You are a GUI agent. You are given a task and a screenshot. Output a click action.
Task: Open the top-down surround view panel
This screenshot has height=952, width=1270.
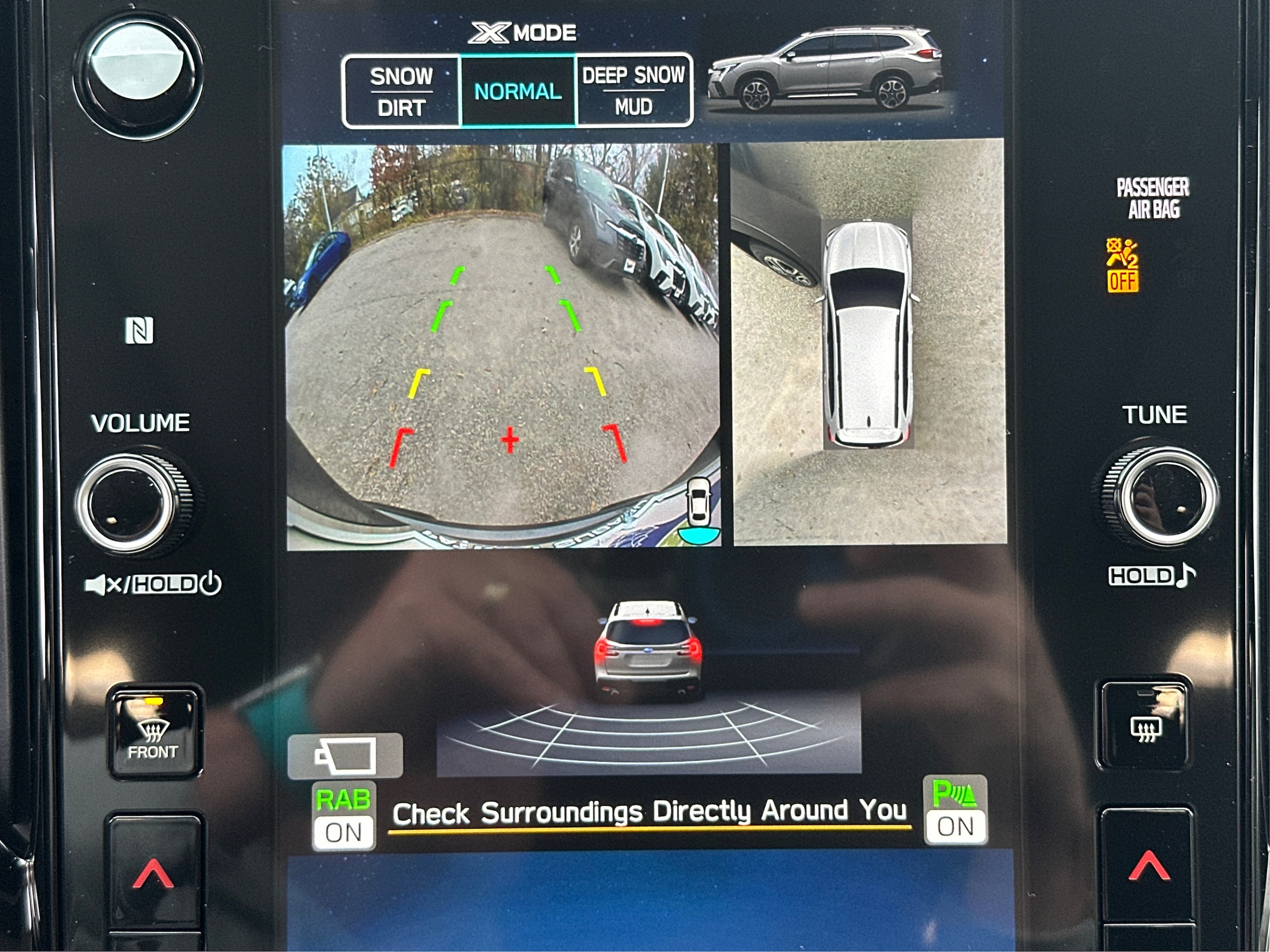(x=869, y=342)
